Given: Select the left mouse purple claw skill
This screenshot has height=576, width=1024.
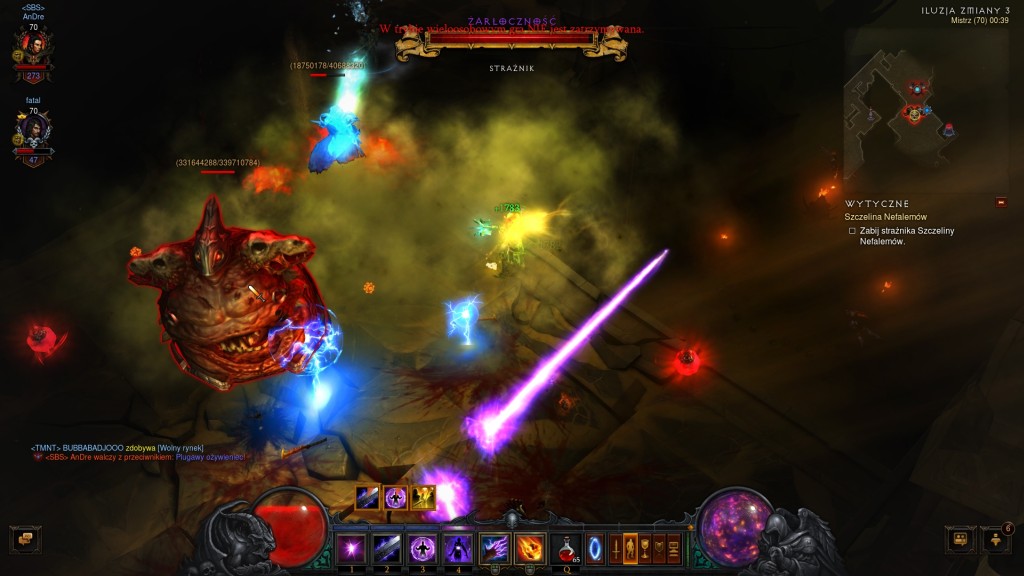Looking at the screenshot, I should point(495,548).
